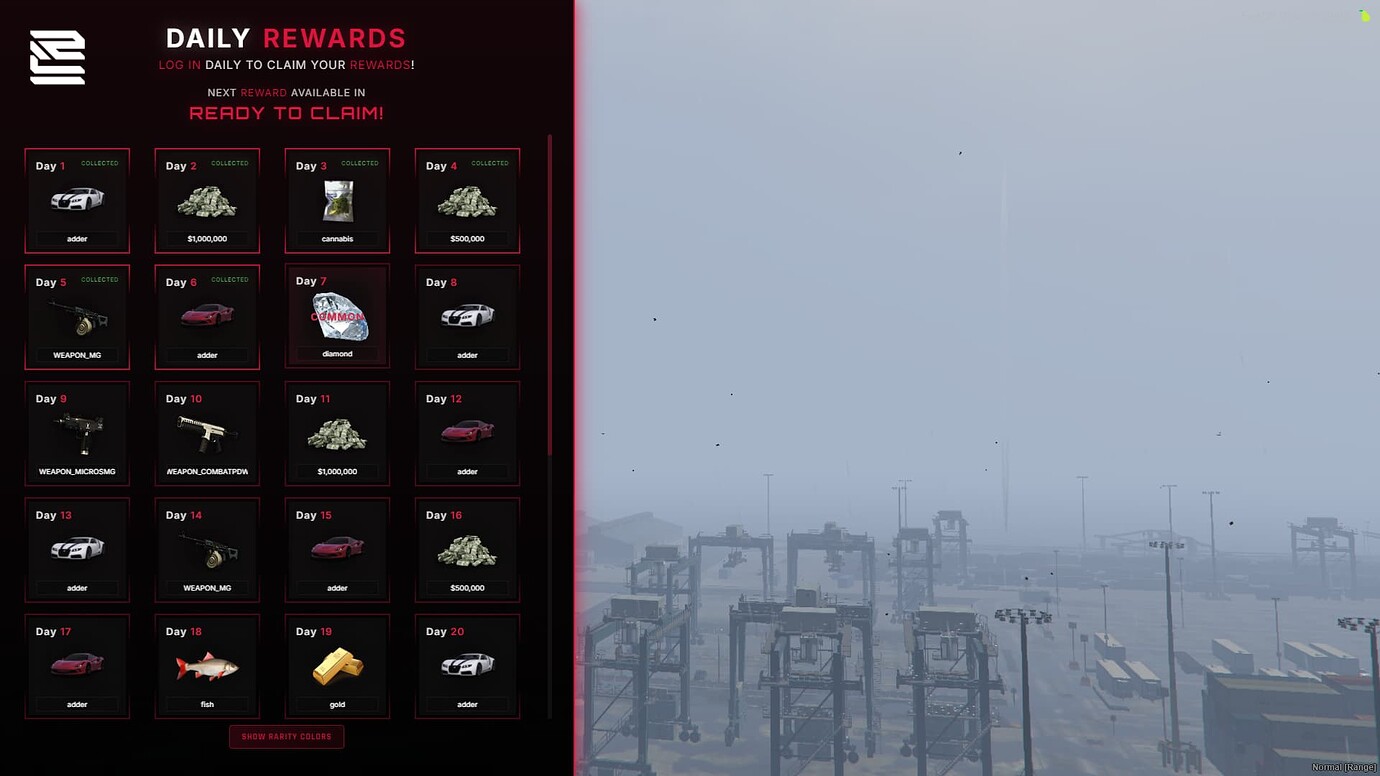The image size is (1380, 776).
Task: Click the gold bars icon on Day 19
Action: click(x=337, y=664)
